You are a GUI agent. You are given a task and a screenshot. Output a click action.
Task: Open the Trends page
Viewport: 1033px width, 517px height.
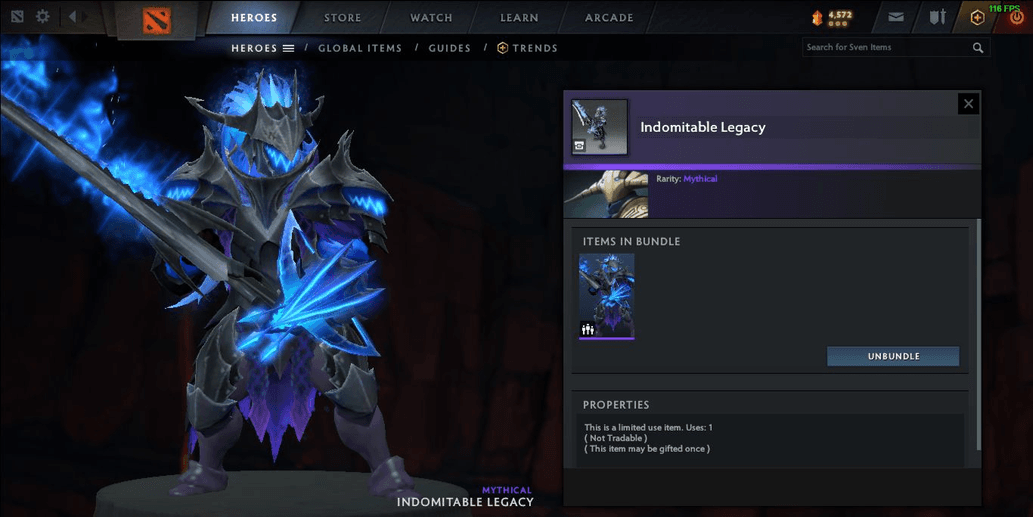528,48
